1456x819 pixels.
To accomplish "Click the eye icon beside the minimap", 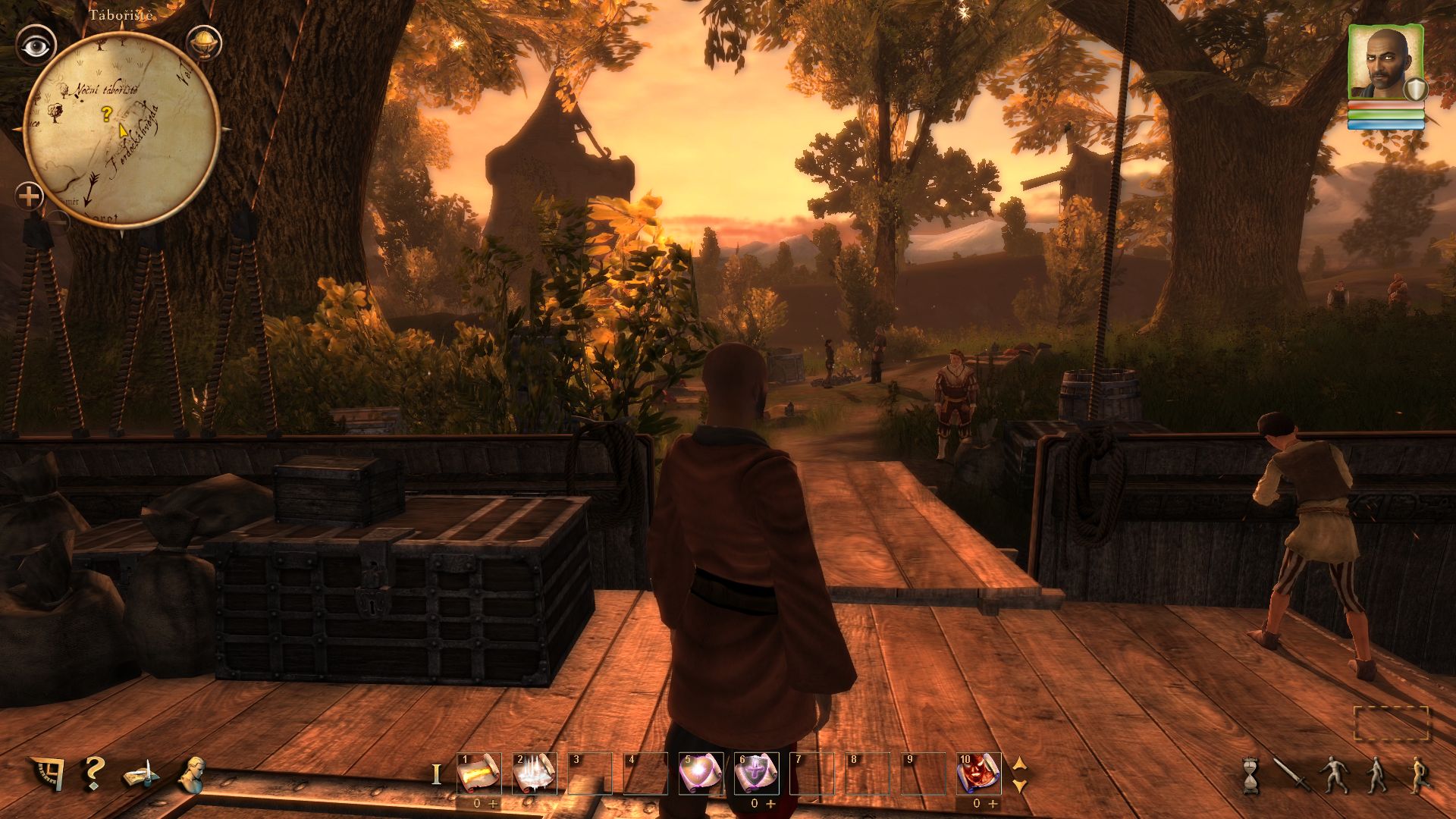I will [34, 47].
